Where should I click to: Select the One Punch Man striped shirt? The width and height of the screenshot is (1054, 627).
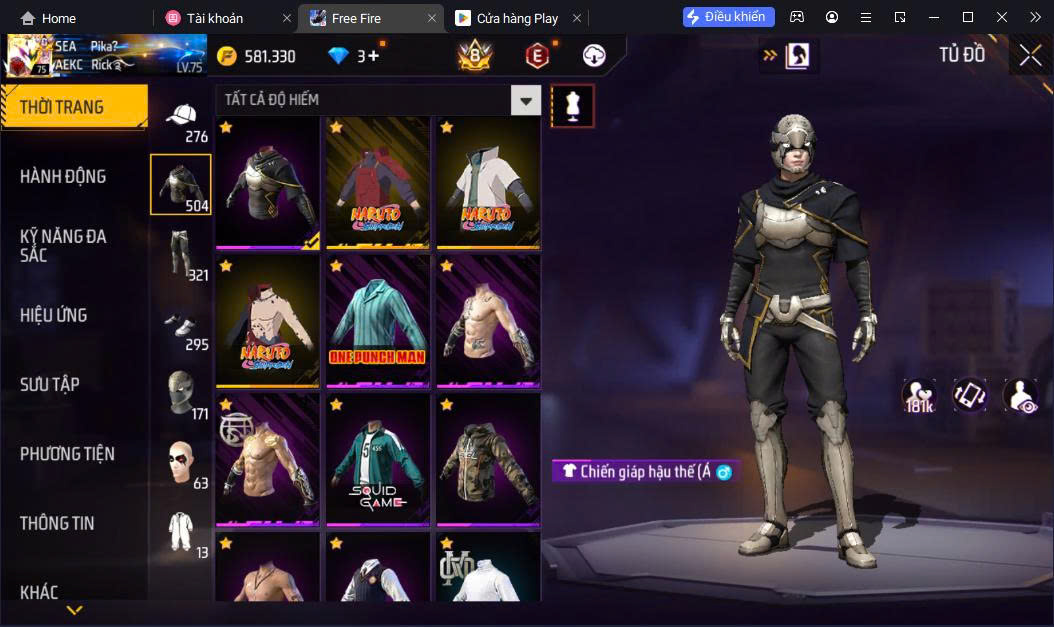point(378,321)
